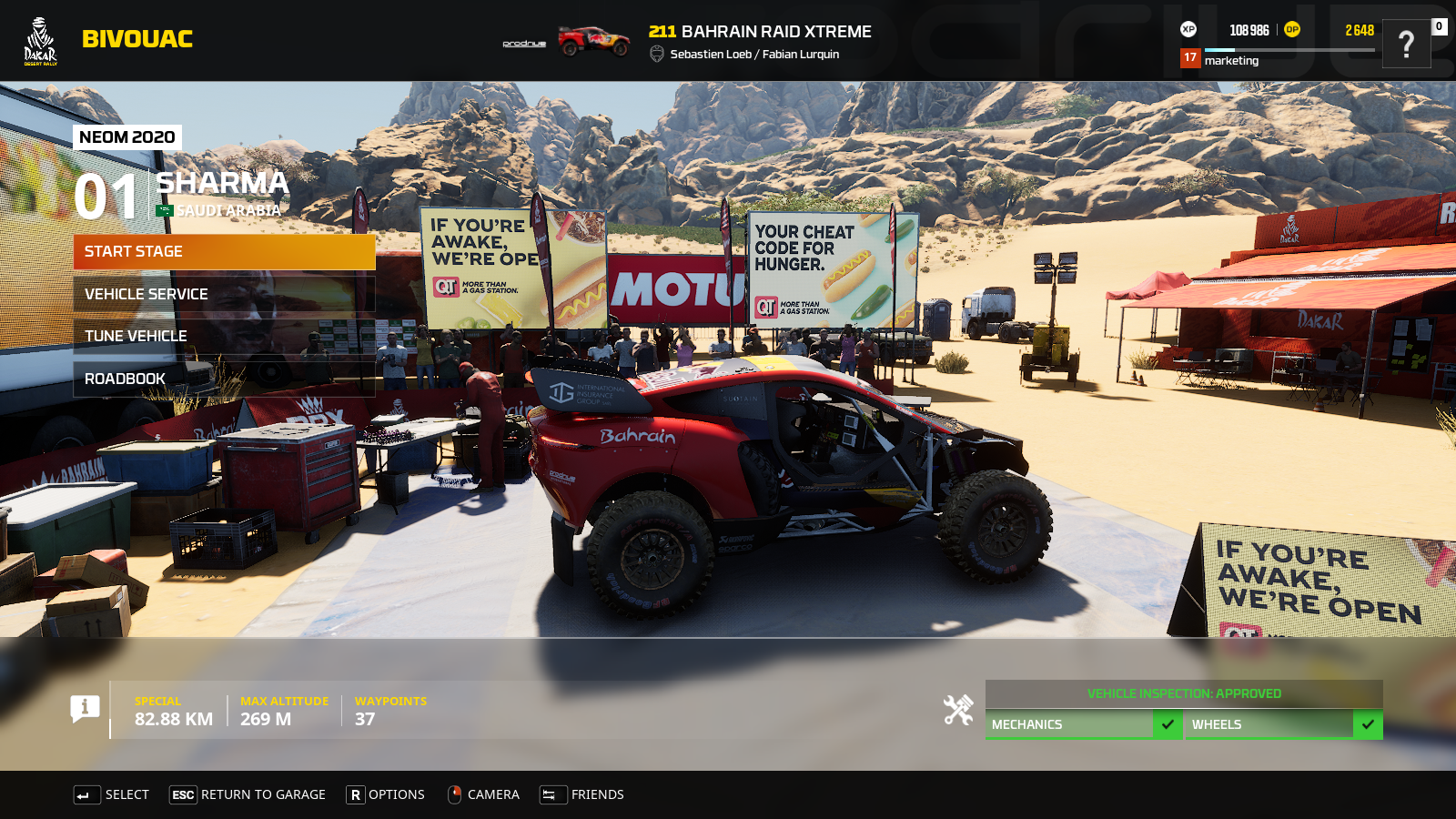Click the Prodrive logo in the header

point(522,41)
